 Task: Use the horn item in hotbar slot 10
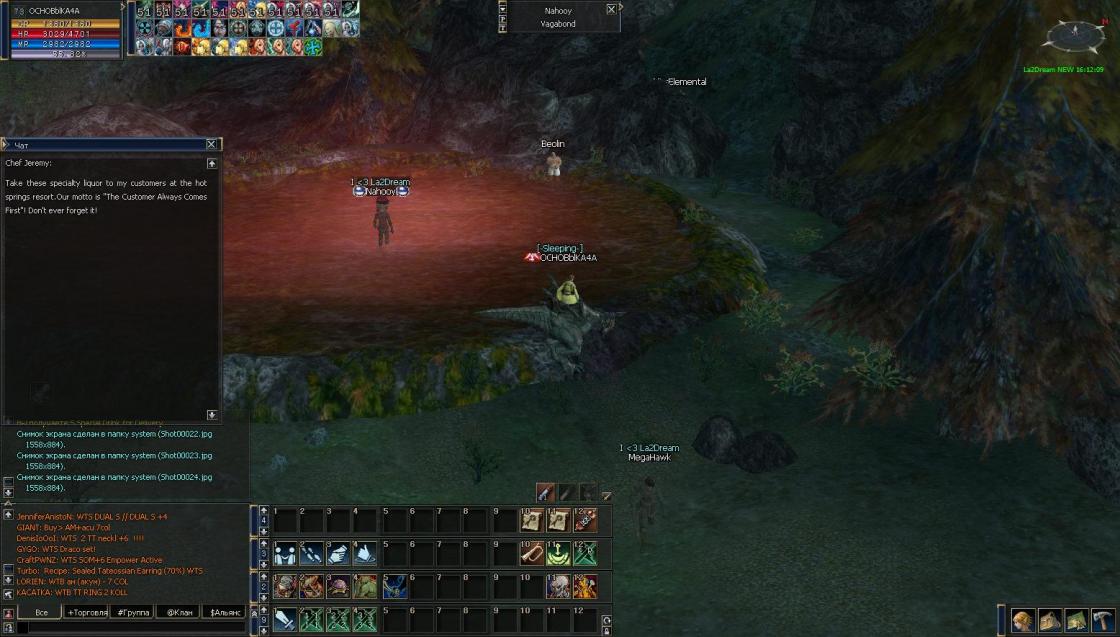coord(532,553)
